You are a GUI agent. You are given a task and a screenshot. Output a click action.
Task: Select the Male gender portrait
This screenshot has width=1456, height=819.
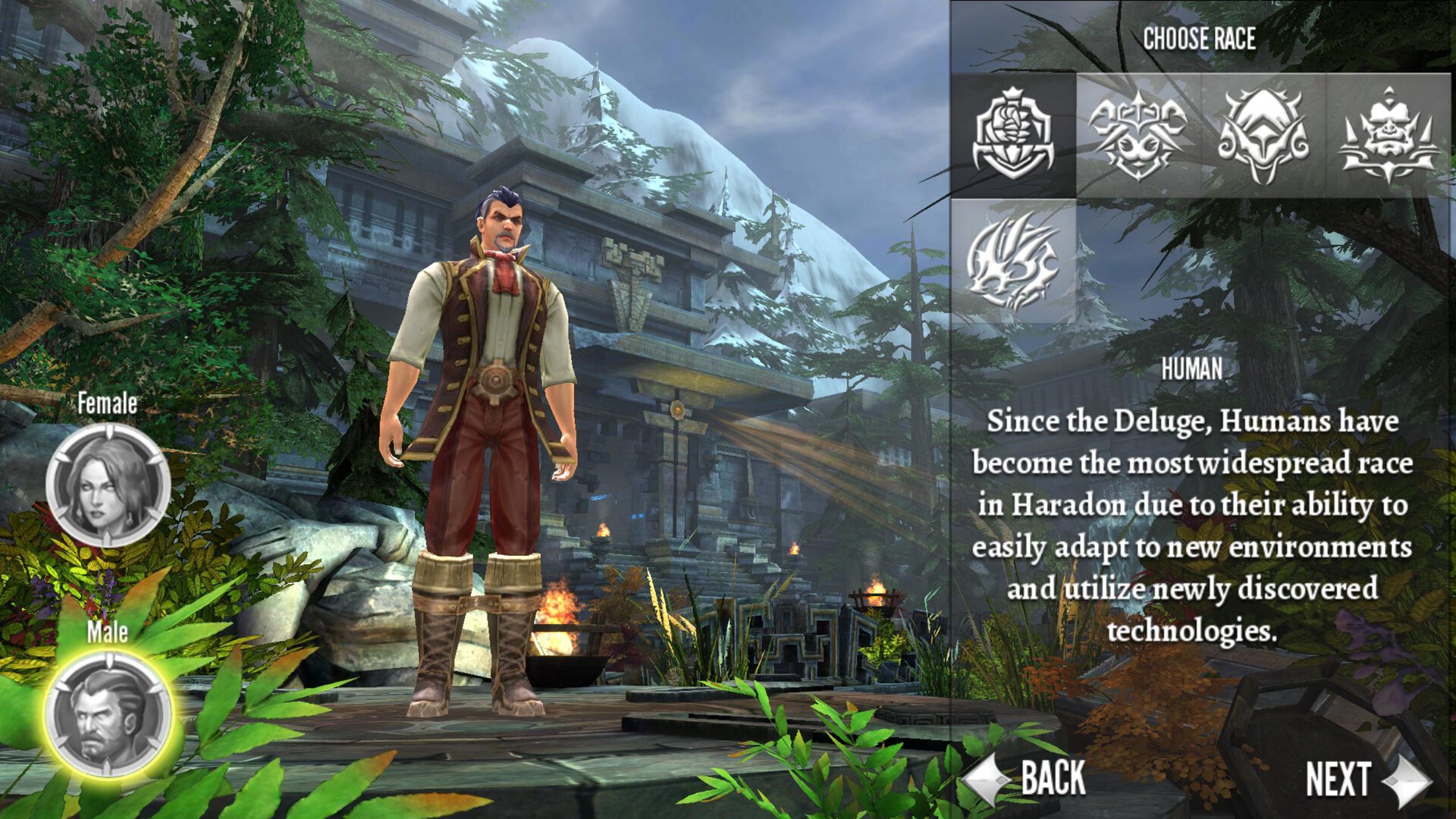(108, 714)
